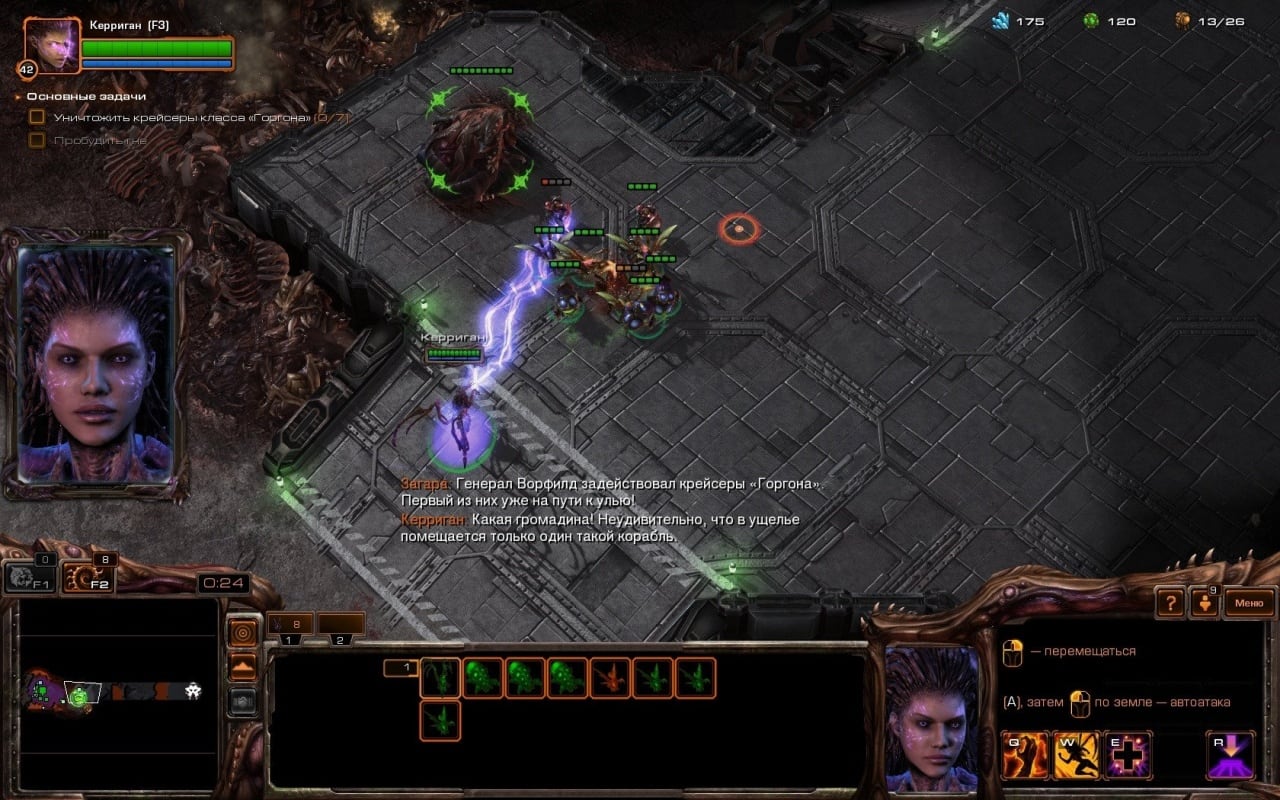The image size is (1280, 800).
Task: Choose control group 2 tab
Action: click(340, 625)
